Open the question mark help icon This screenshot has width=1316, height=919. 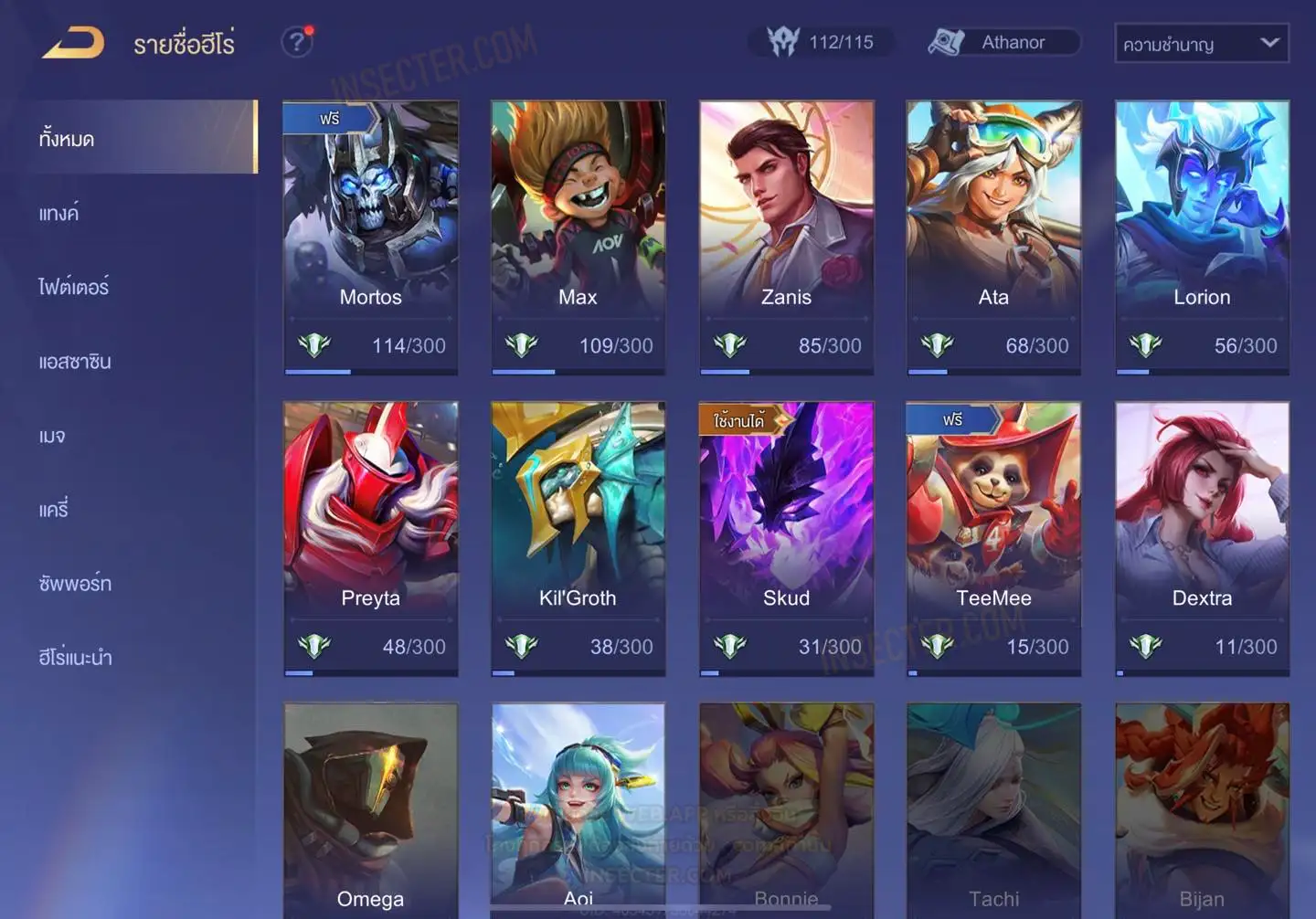tap(296, 42)
